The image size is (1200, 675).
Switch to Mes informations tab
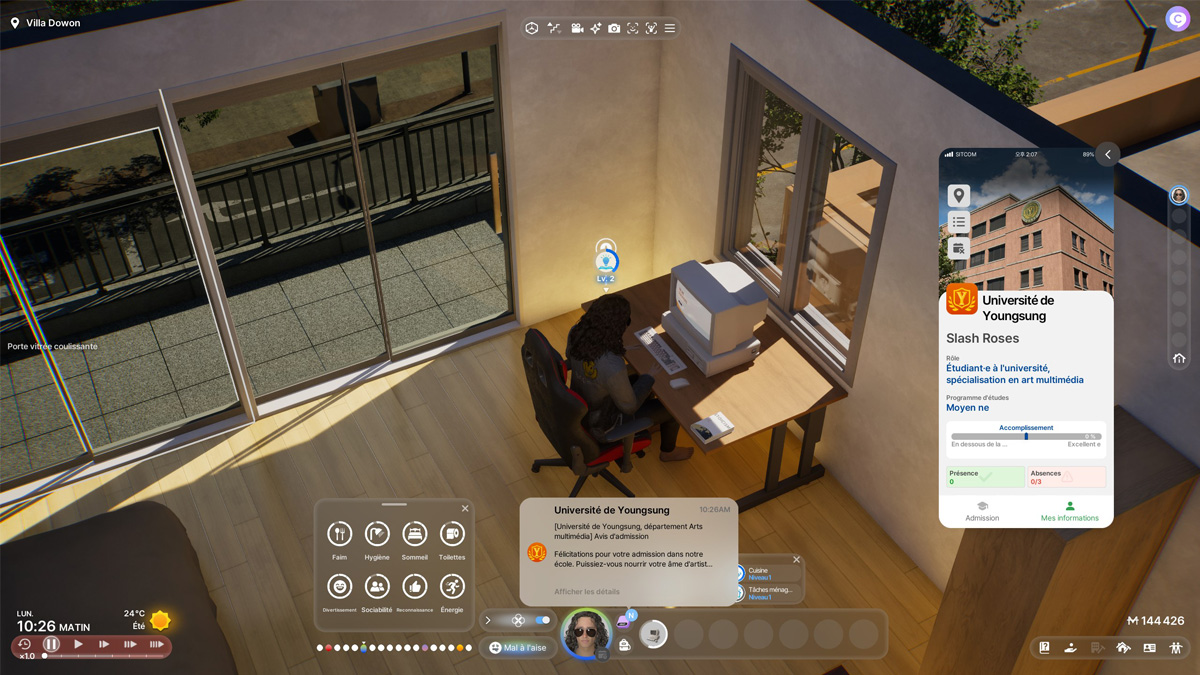pyautogui.click(x=1069, y=511)
